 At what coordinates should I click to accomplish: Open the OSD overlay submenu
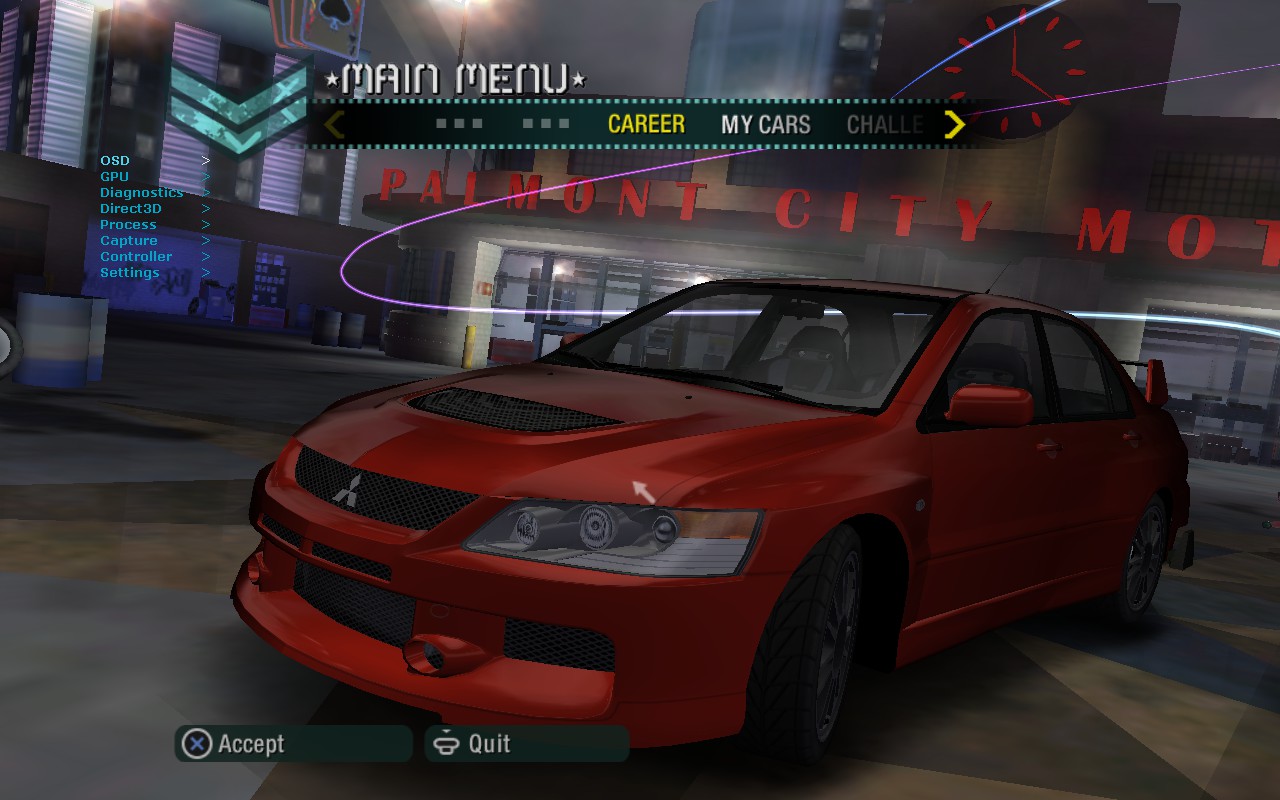click(115, 160)
